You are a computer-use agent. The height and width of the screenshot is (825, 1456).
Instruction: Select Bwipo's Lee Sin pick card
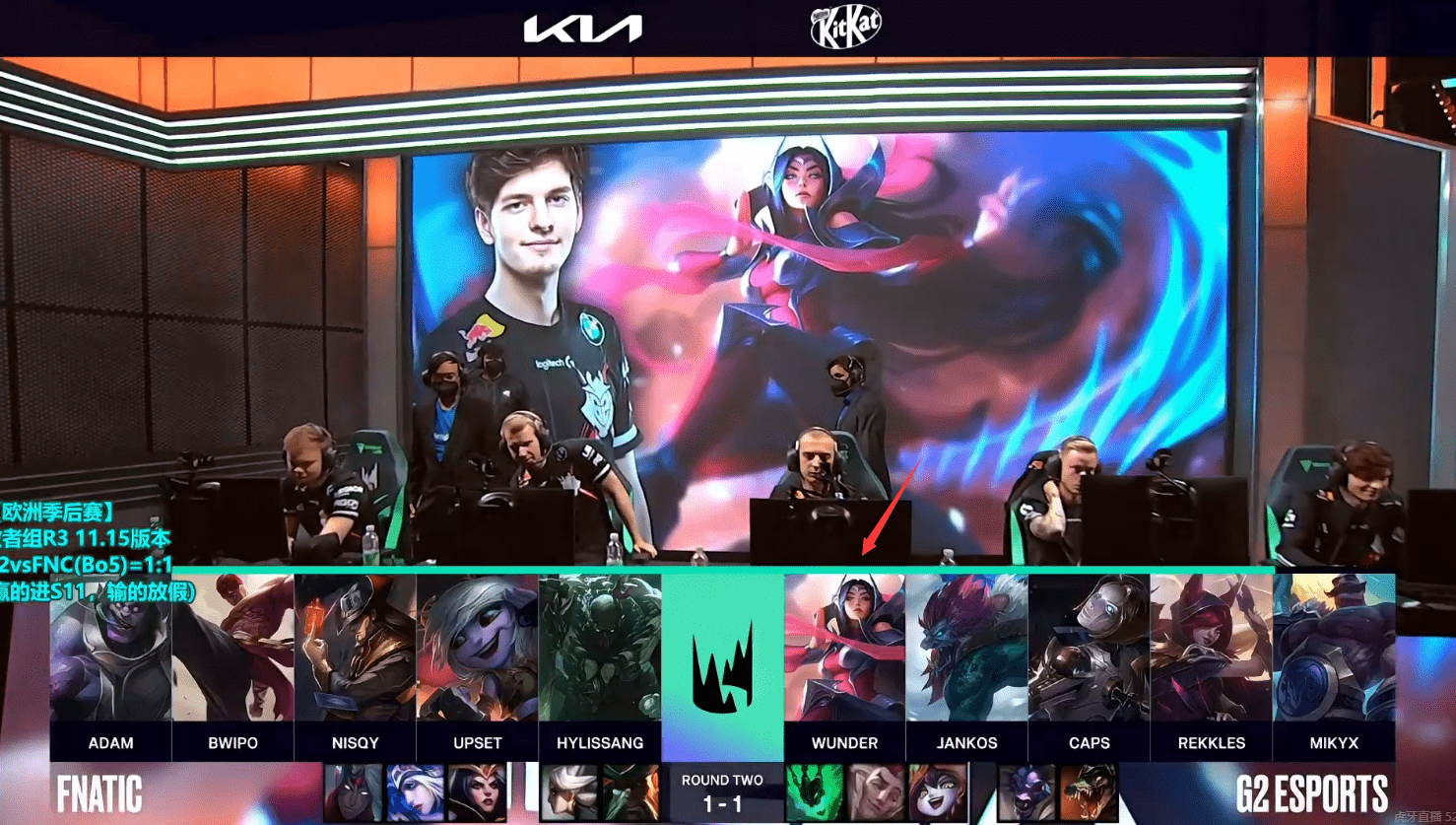click(232, 649)
